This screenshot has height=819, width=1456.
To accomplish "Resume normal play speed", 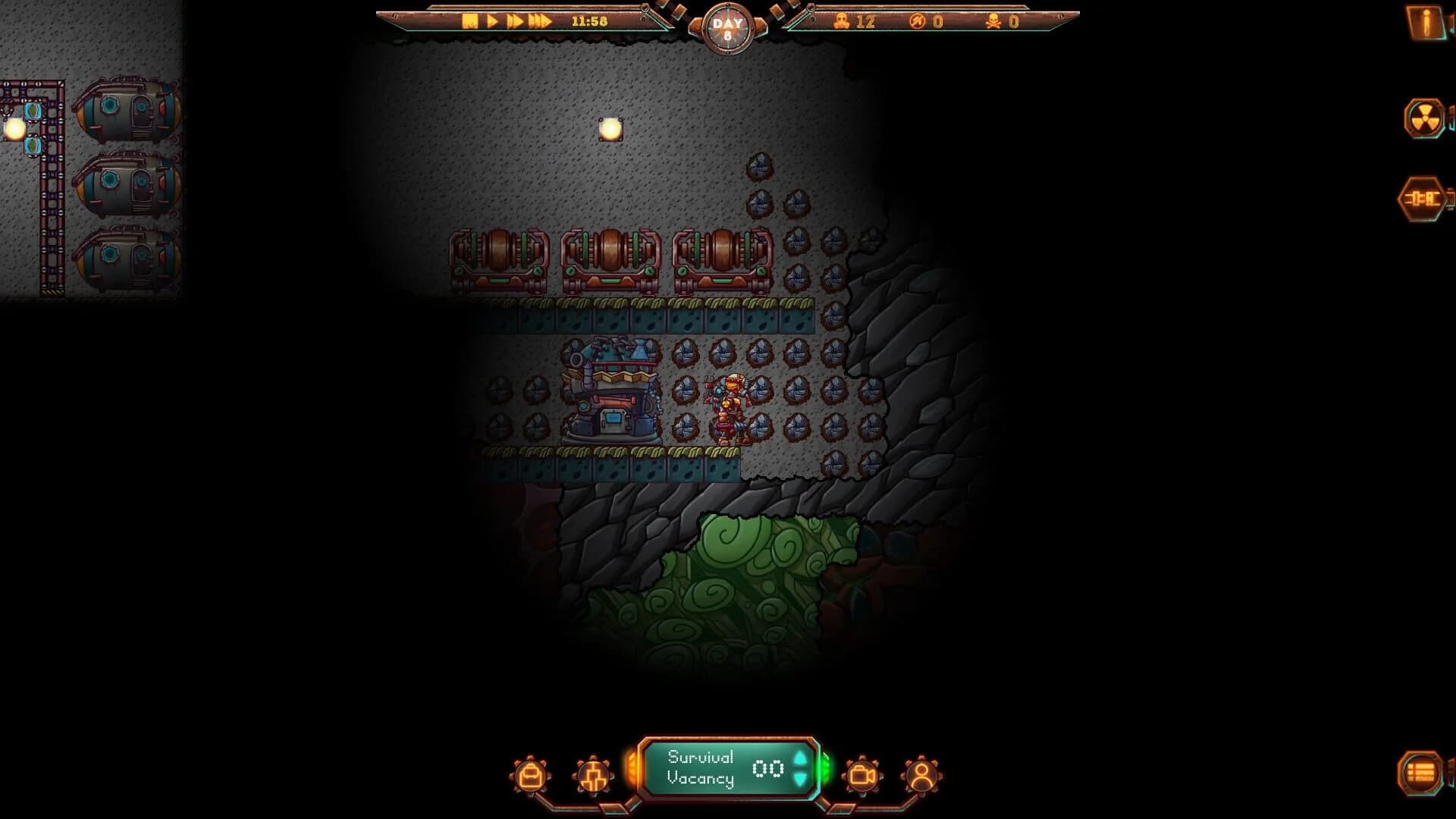I will (x=492, y=21).
